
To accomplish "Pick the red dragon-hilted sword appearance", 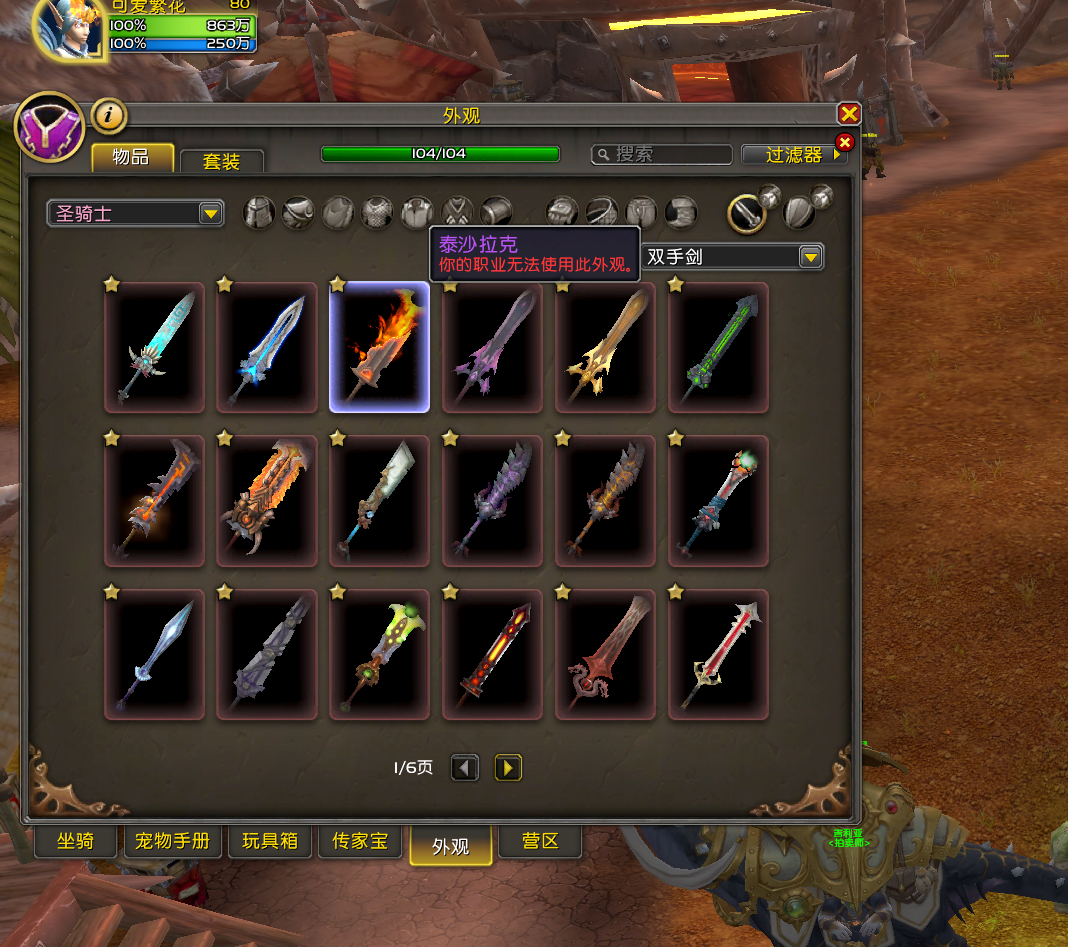I will 605,655.
